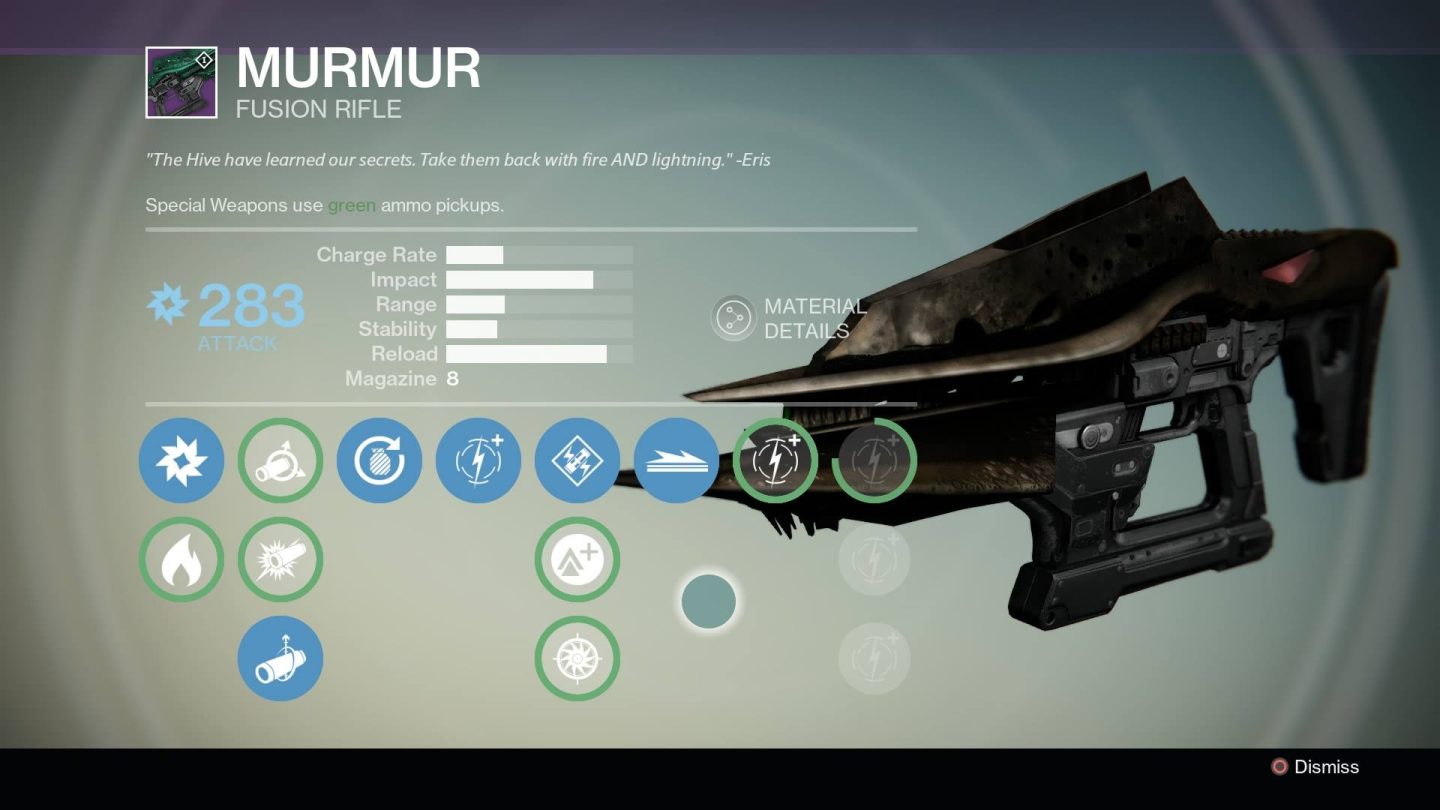Choose the blue stacked lines perk node
The image size is (1440, 810).
(x=676, y=460)
